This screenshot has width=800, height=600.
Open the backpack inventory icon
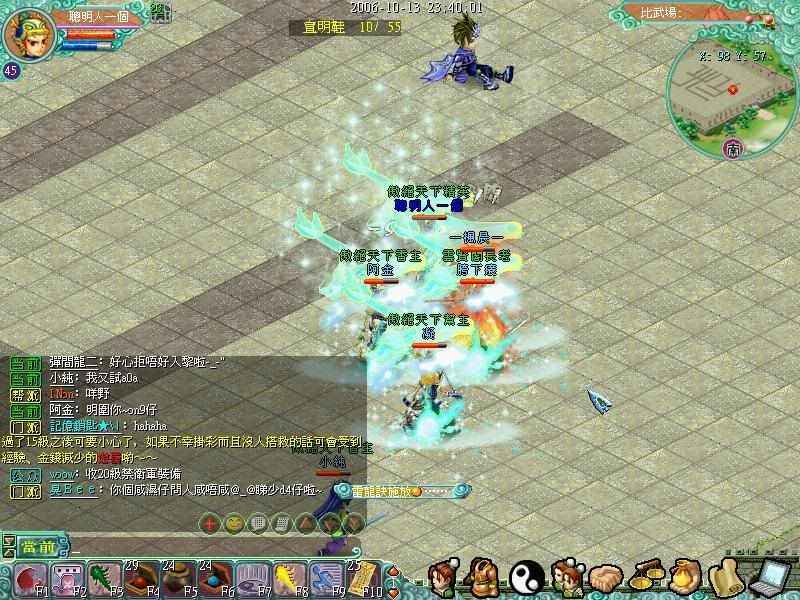(x=484, y=577)
